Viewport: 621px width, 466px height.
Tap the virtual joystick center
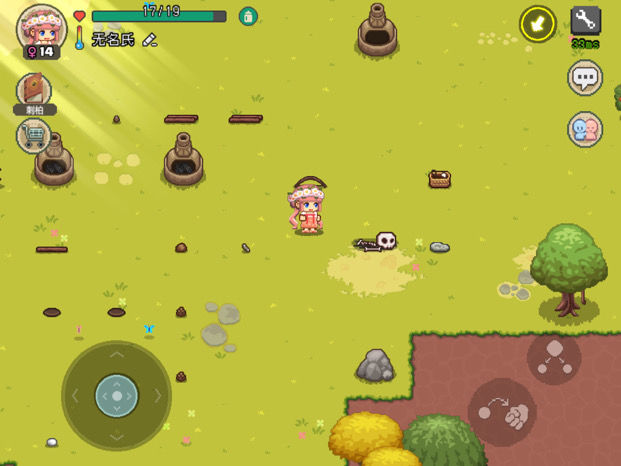click(x=117, y=396)
